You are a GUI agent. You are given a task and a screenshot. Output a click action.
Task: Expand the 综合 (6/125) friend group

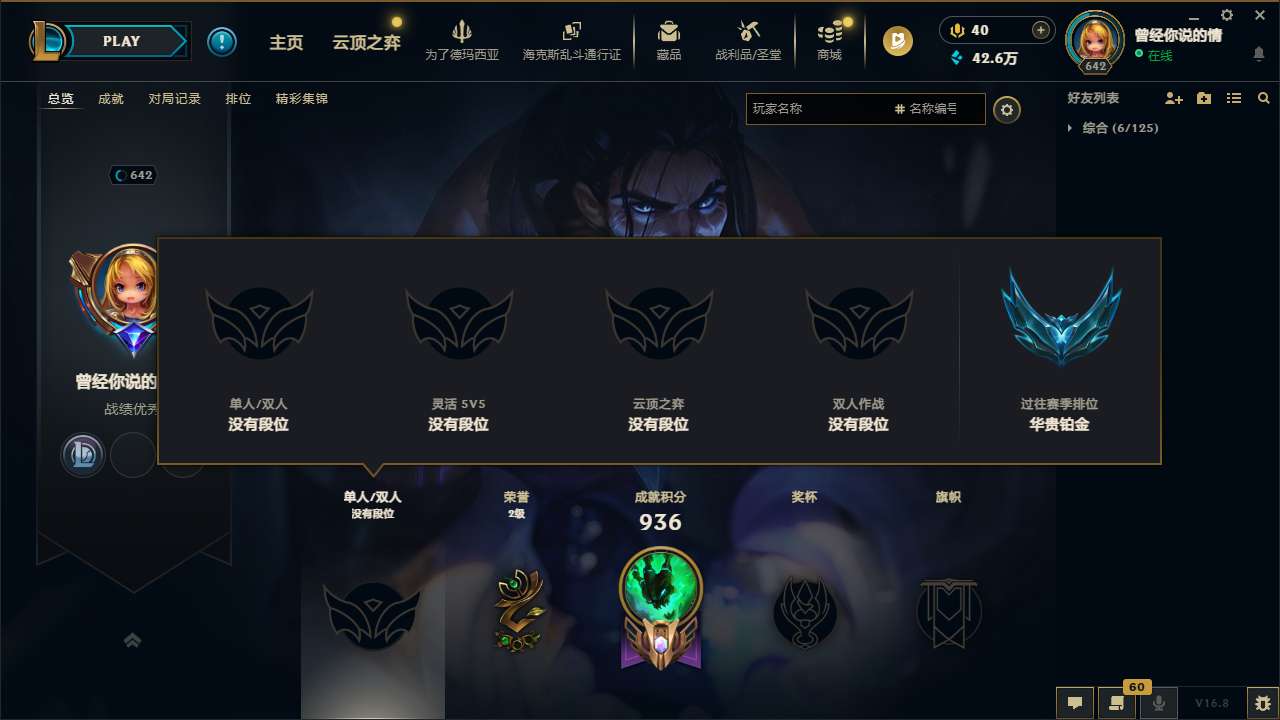1071,128
